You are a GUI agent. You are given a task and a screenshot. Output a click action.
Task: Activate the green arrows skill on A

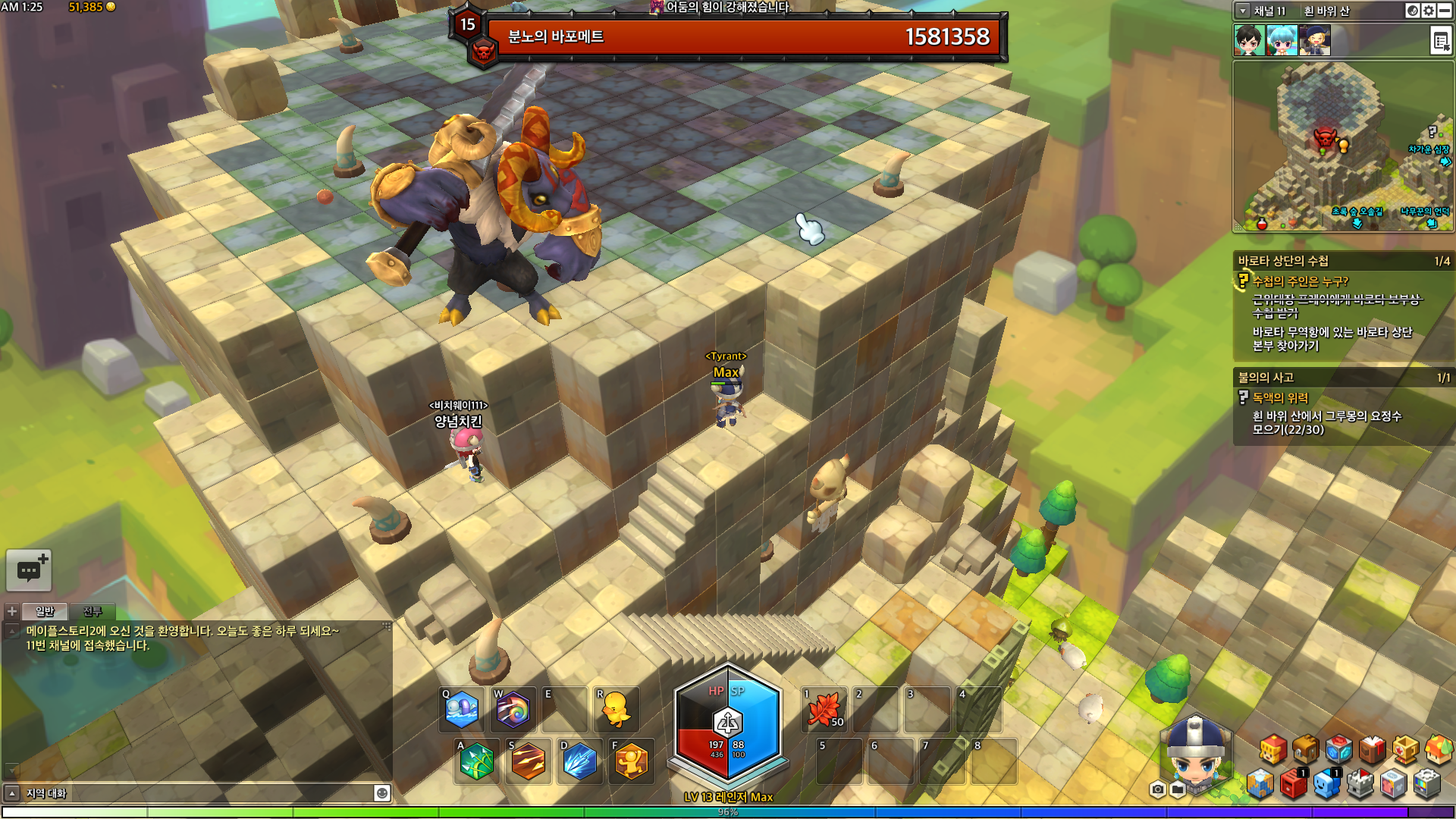(x=476, y=761)
